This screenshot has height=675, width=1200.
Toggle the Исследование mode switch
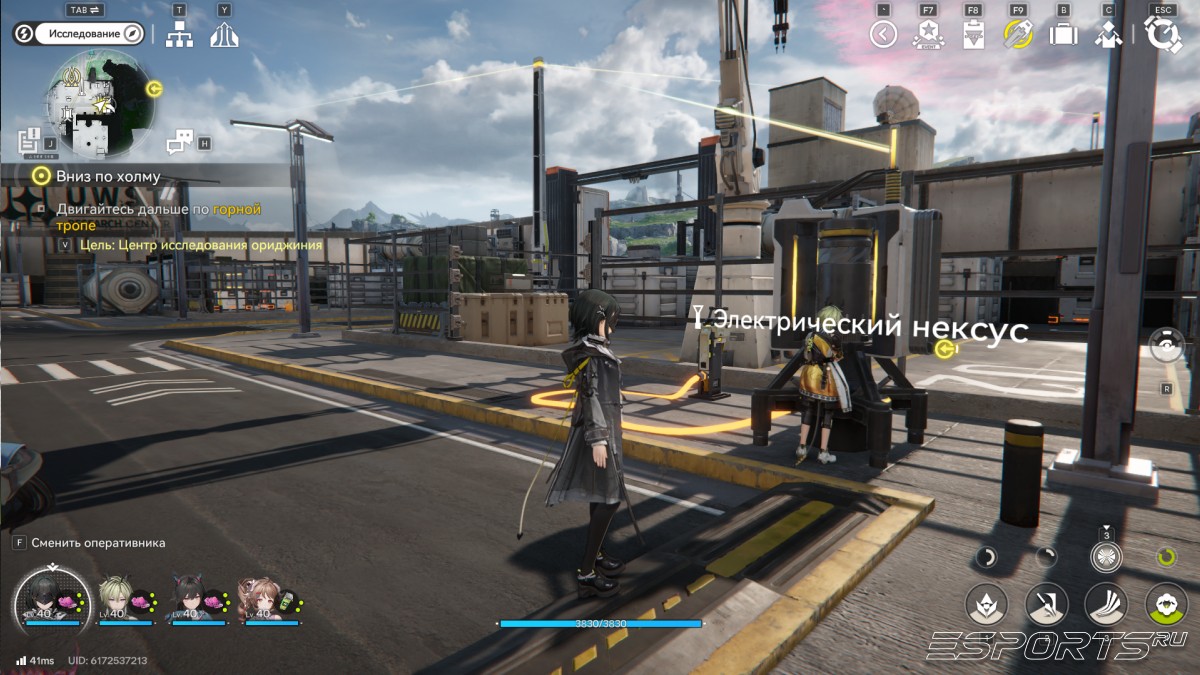[x=80, y=34]
